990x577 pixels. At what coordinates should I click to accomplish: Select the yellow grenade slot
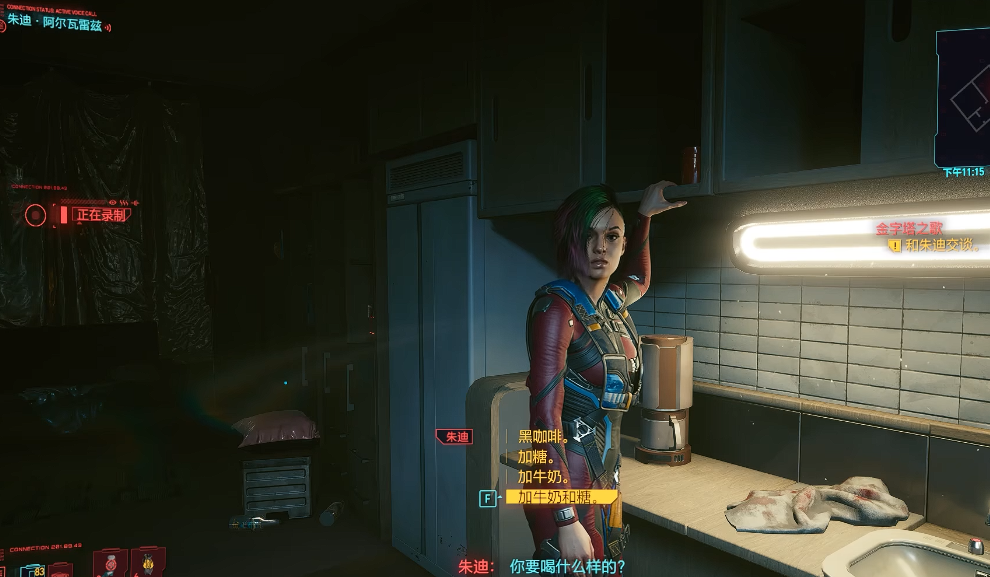click(148, 564)
